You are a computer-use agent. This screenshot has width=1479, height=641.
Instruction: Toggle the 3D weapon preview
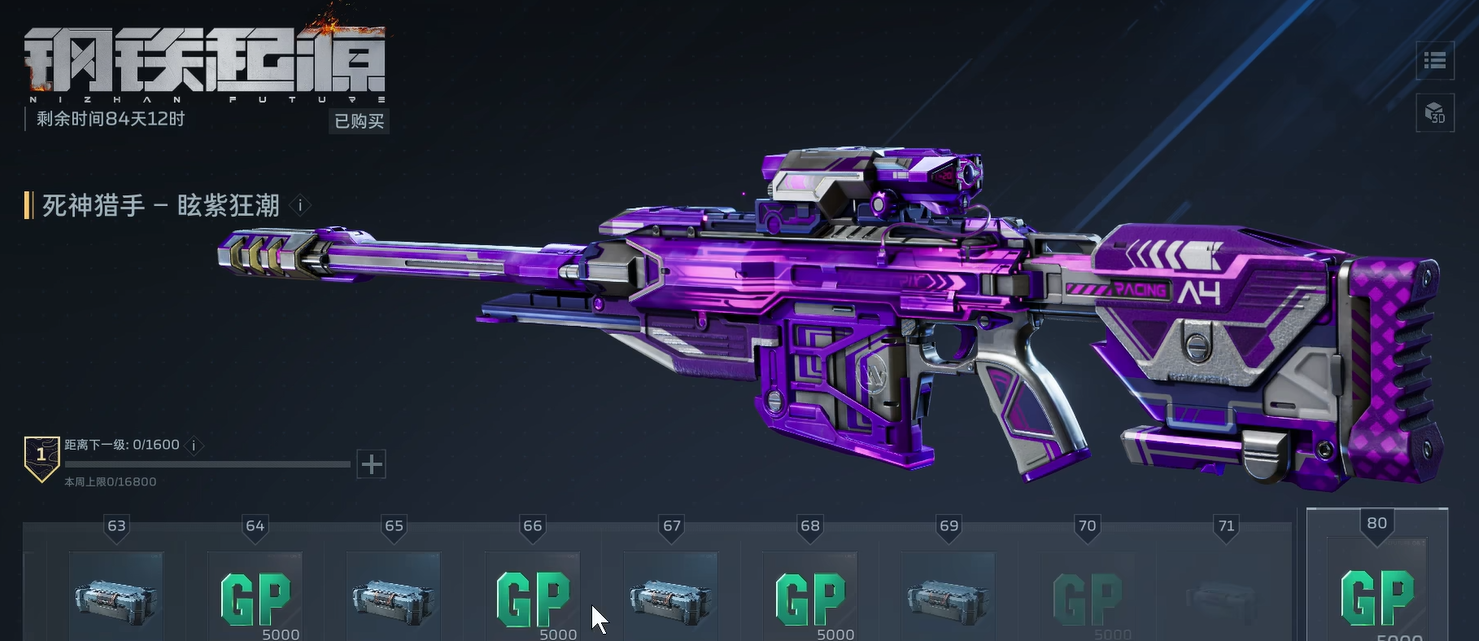click(x=1435, y=112)
